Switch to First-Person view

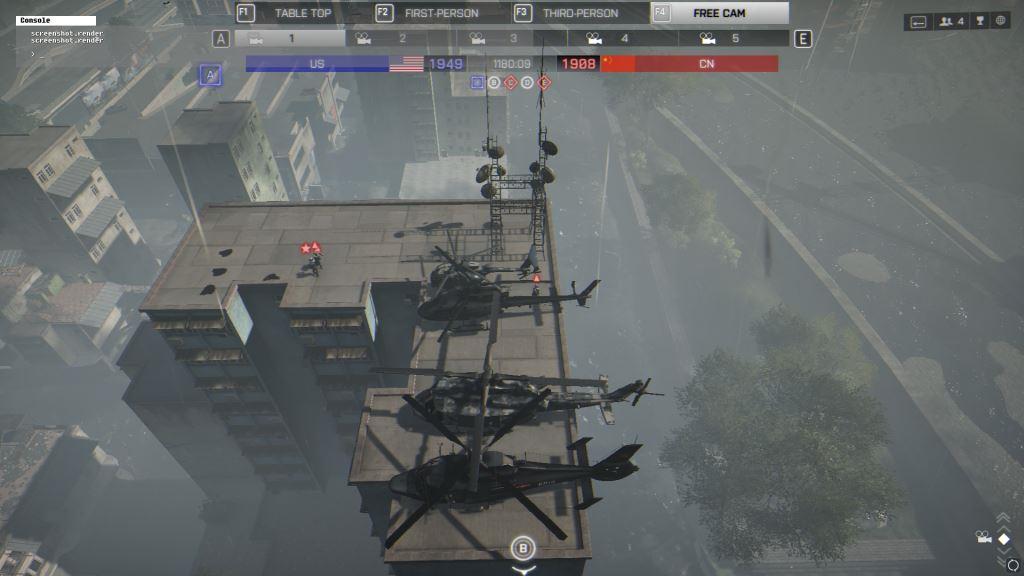(x=440, y=13)
